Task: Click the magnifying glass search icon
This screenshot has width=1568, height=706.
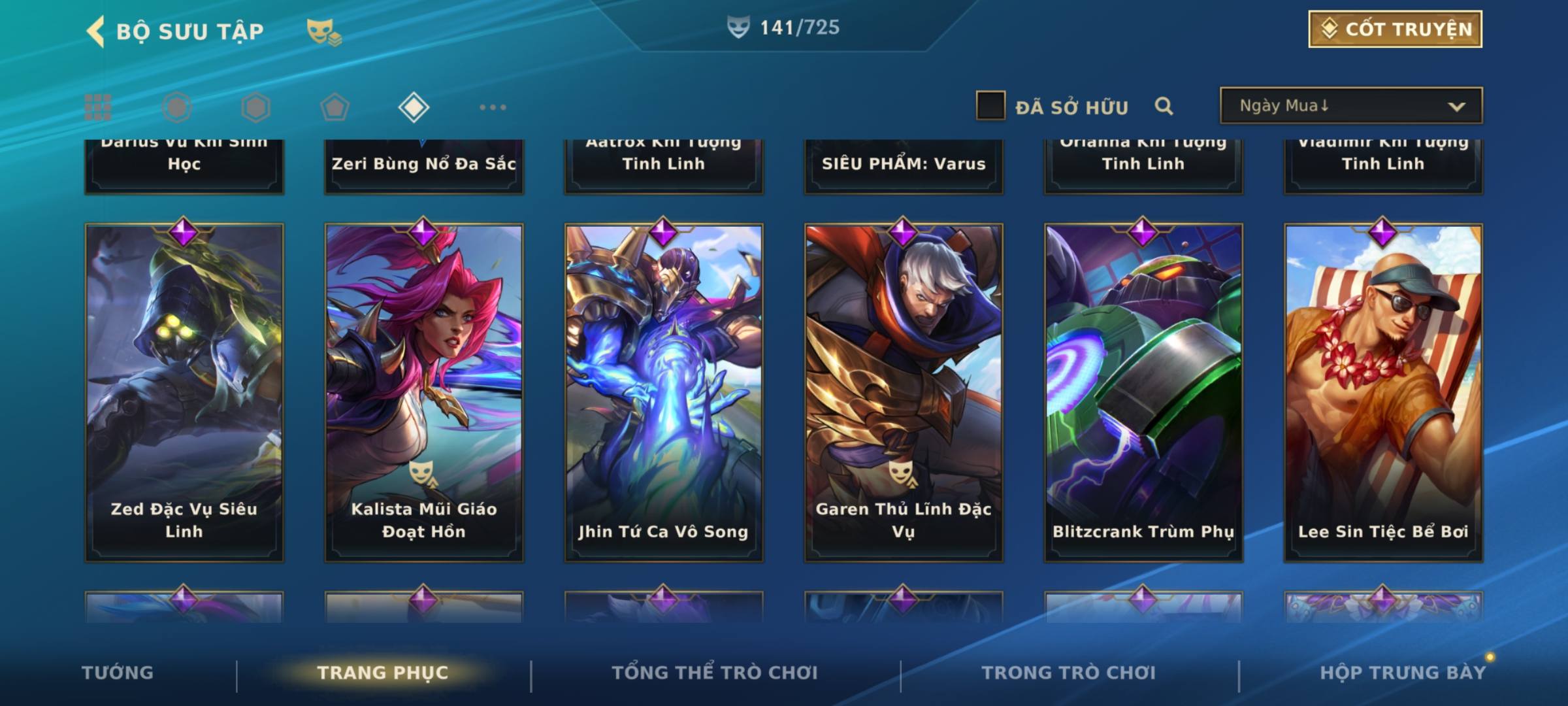Action: (1164, 106)
